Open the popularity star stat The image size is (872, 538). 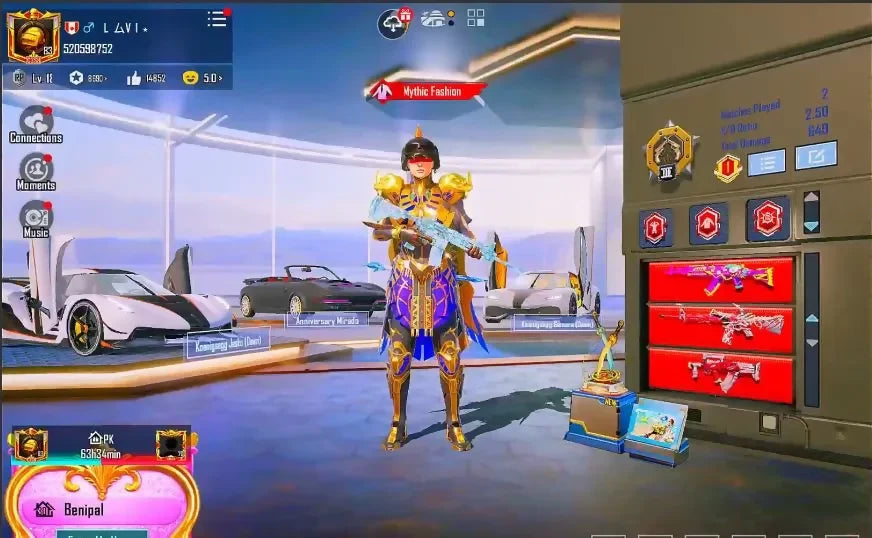point(90,78)
